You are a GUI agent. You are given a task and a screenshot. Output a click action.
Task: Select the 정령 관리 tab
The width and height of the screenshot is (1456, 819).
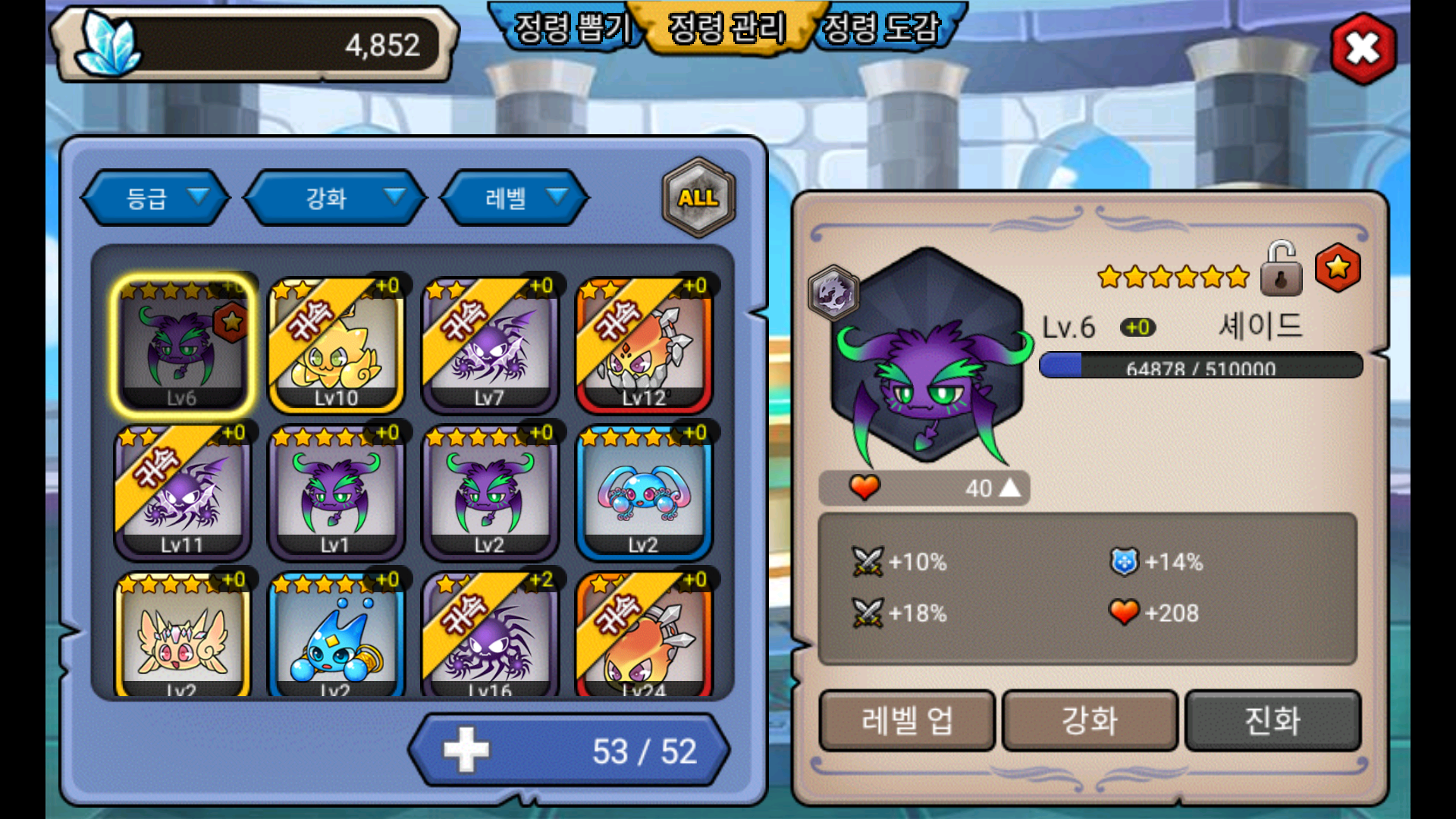[726, 29]
